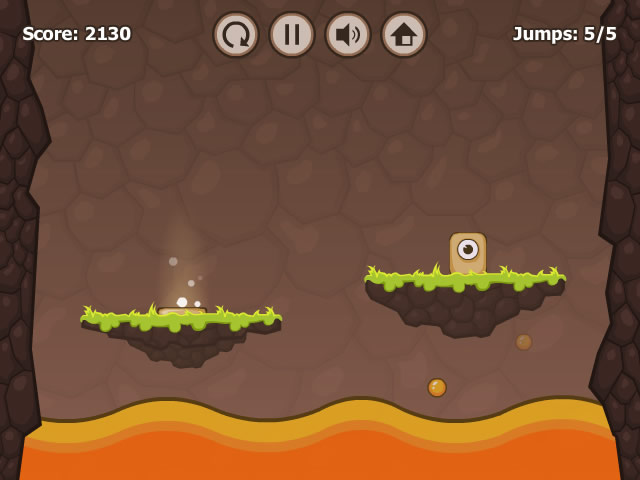Restart the level with the circular arrow button
Screen dimensions: 640x480
click(x=236, y=35)
